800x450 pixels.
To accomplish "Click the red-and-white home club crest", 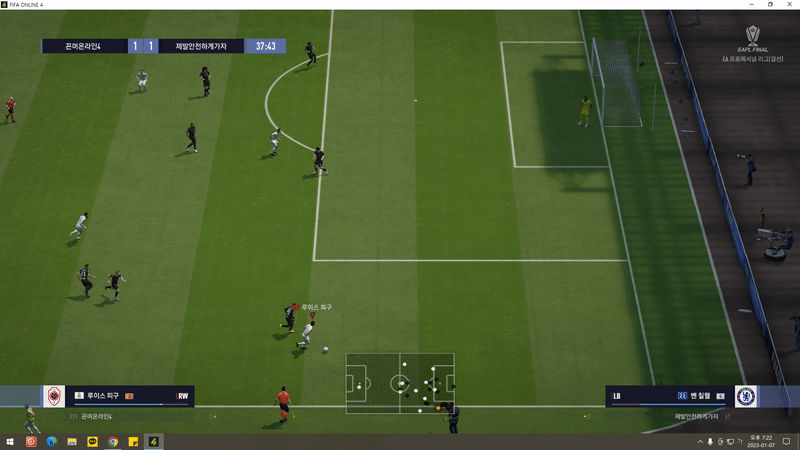I will tap(54, 396).
